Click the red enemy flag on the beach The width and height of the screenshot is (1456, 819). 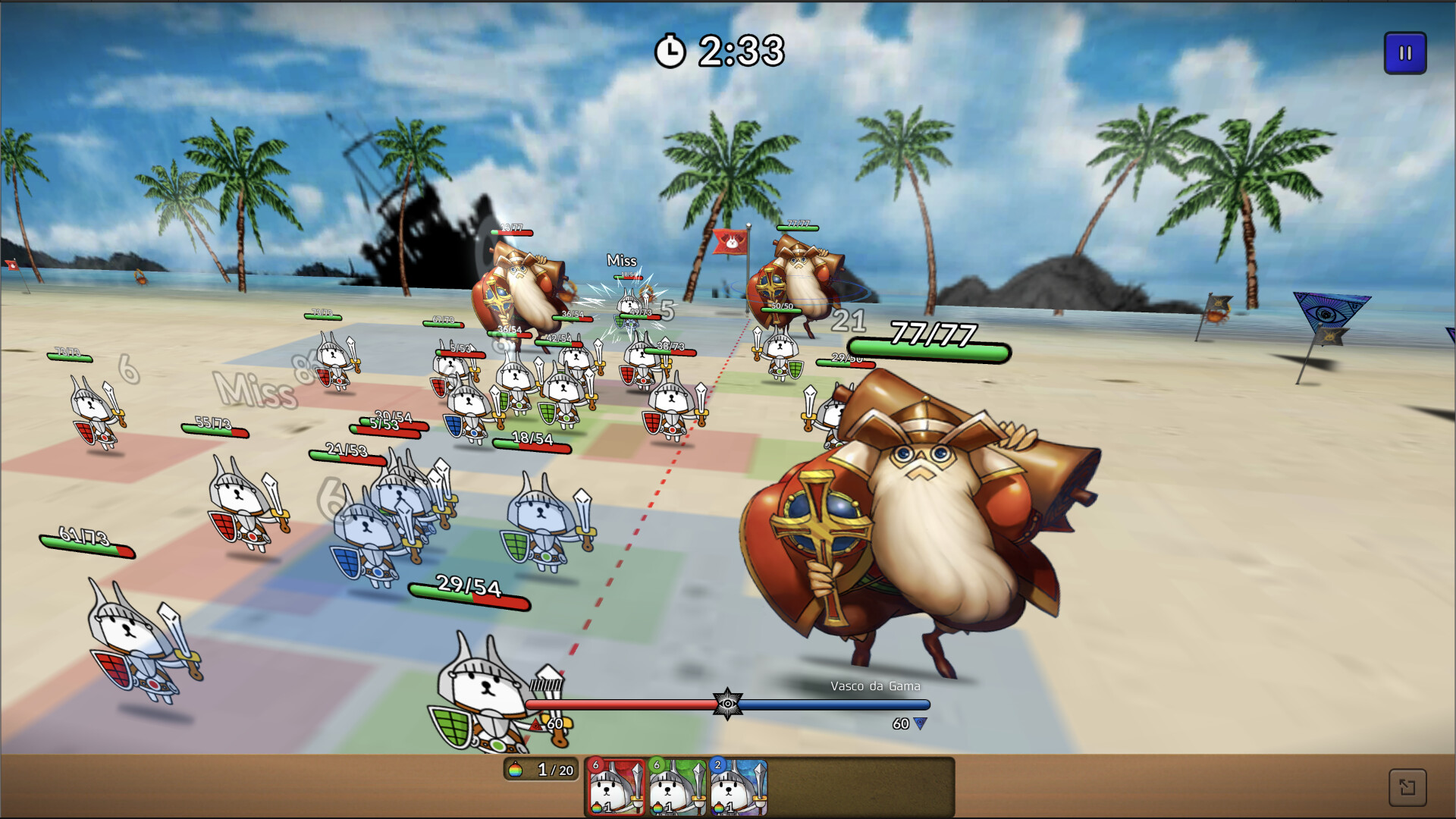pyautogui.click(x=730, y=240)
